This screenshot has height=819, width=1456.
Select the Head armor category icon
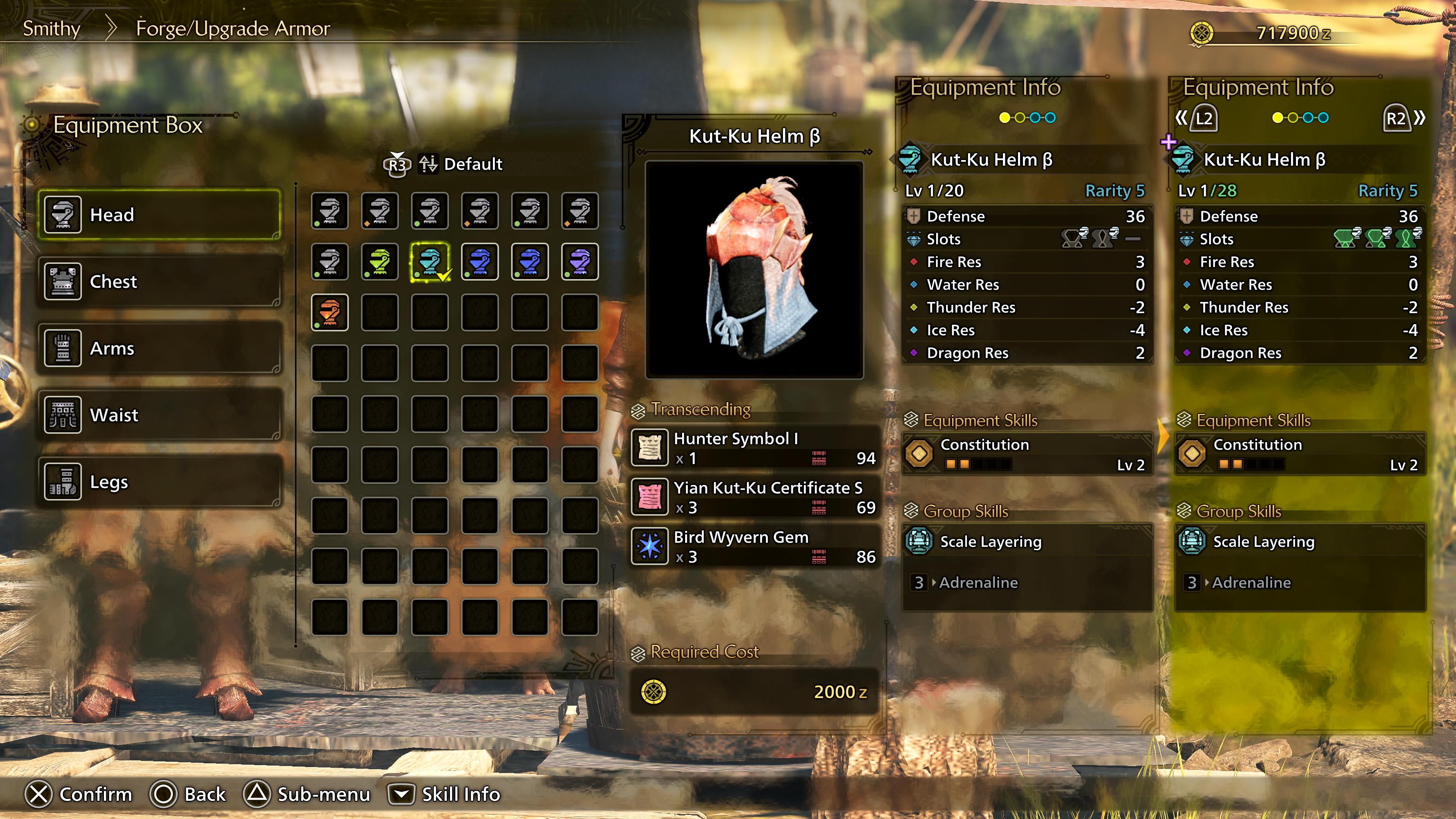point(63,215)
